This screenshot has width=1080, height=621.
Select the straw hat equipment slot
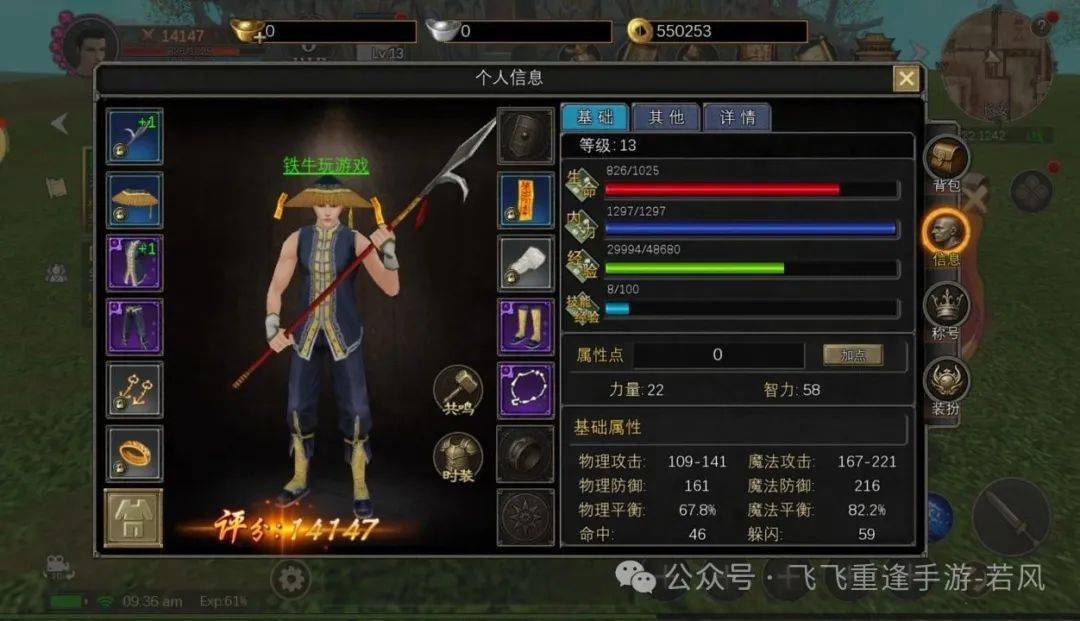(134, 200)
